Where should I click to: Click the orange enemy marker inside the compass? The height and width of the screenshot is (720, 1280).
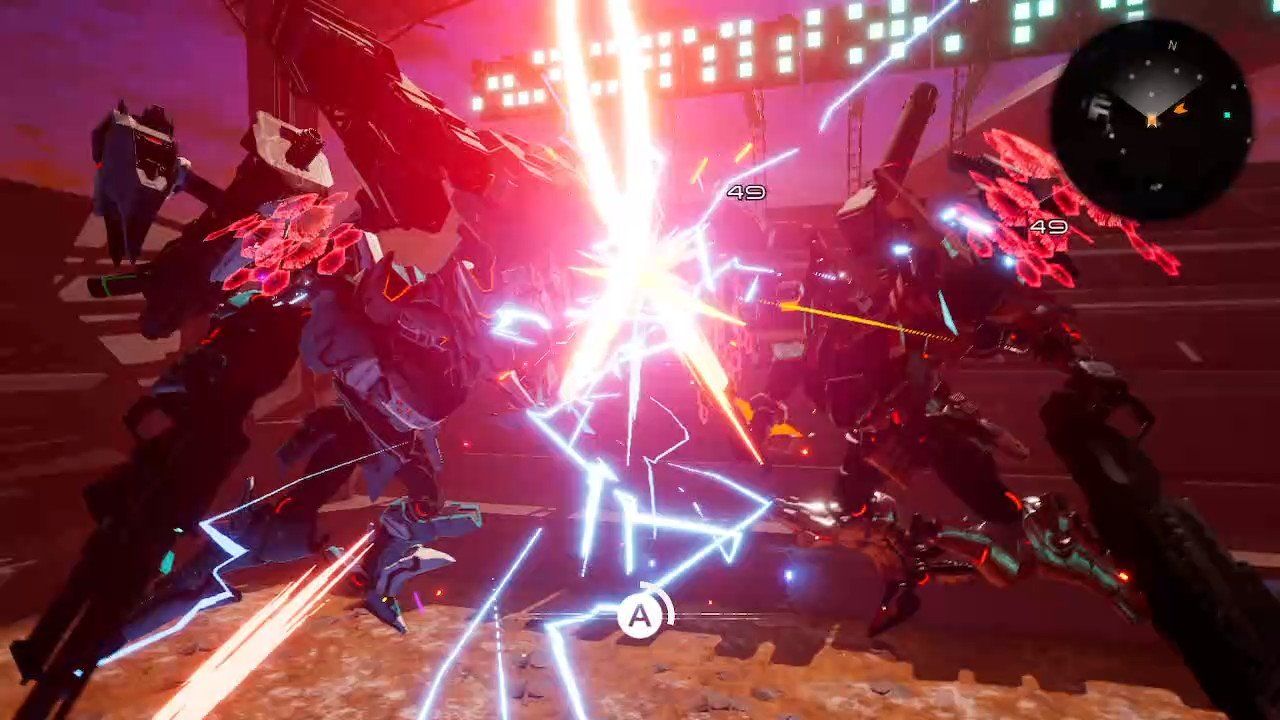pos(1180,109)
